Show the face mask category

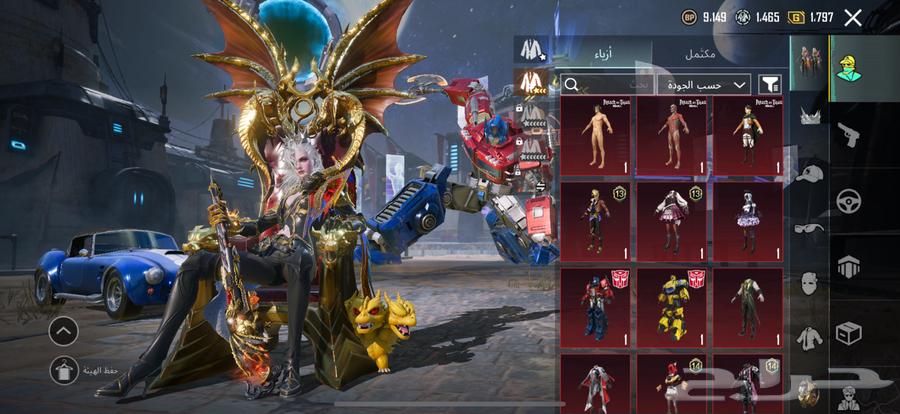click(809, 284)
